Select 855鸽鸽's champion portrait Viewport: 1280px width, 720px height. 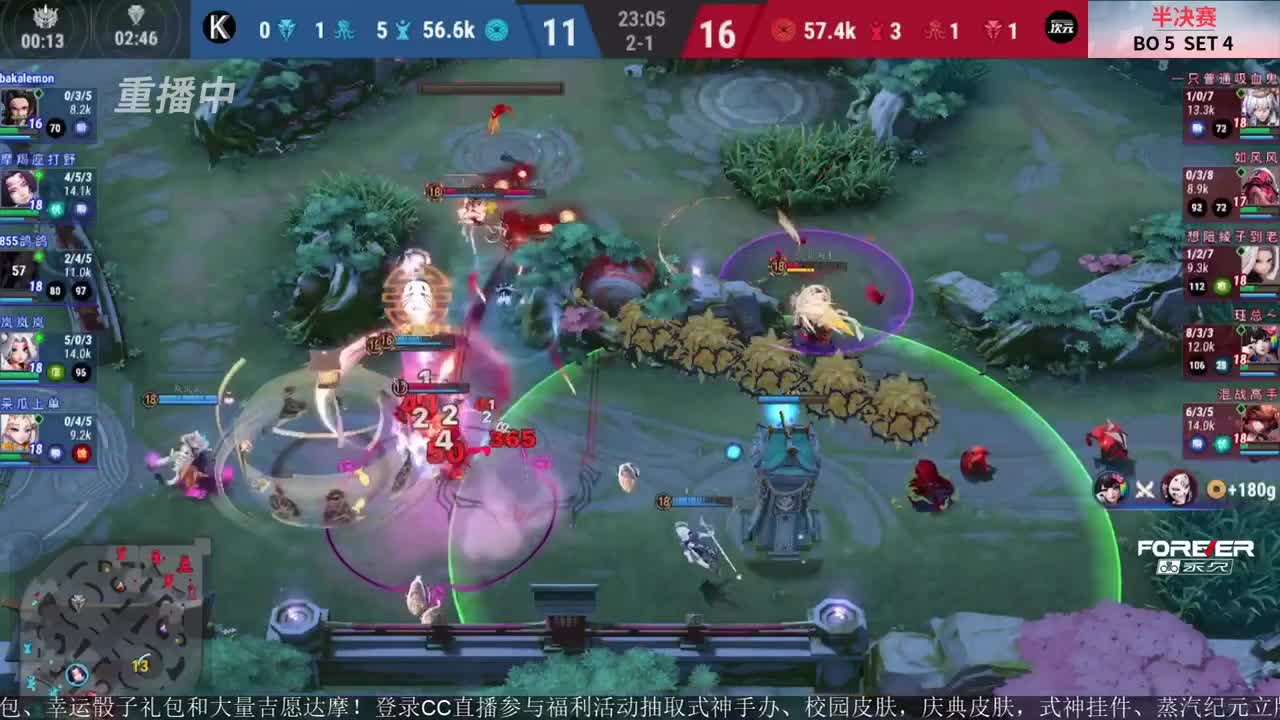tap(15, 268)
